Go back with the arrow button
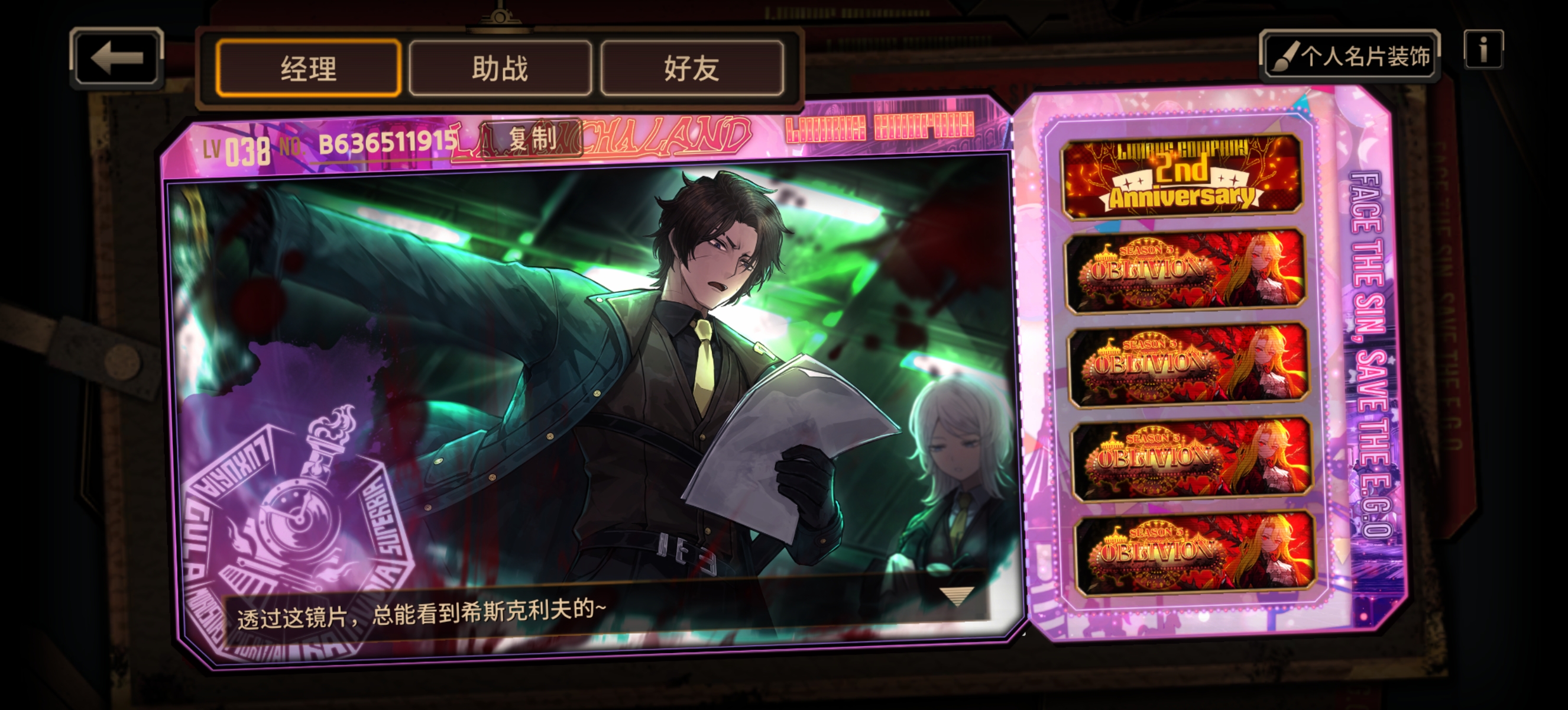This screenshot has width=1568, height=710. tap(116, 59)
